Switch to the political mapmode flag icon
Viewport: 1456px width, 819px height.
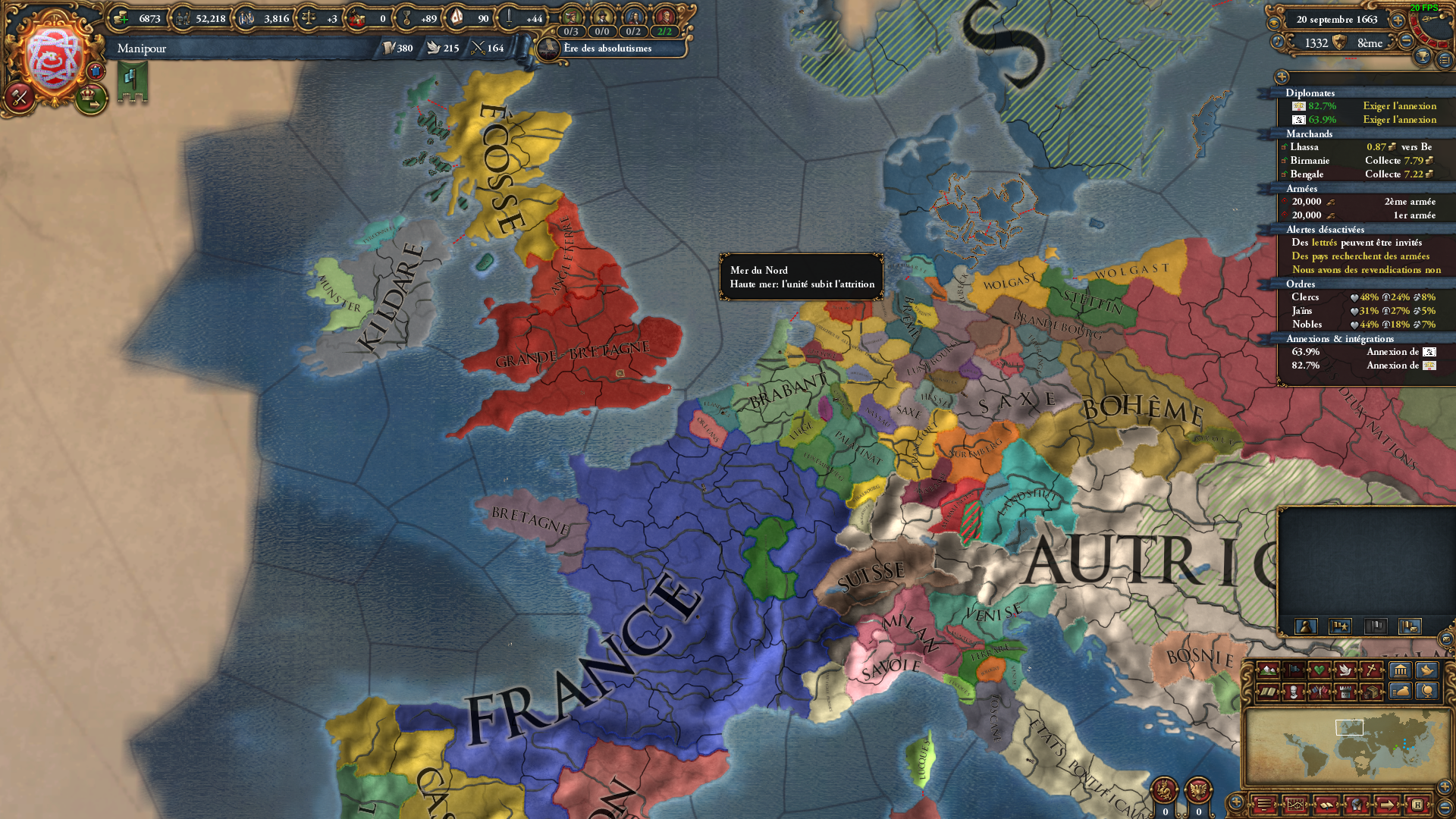1293,670
